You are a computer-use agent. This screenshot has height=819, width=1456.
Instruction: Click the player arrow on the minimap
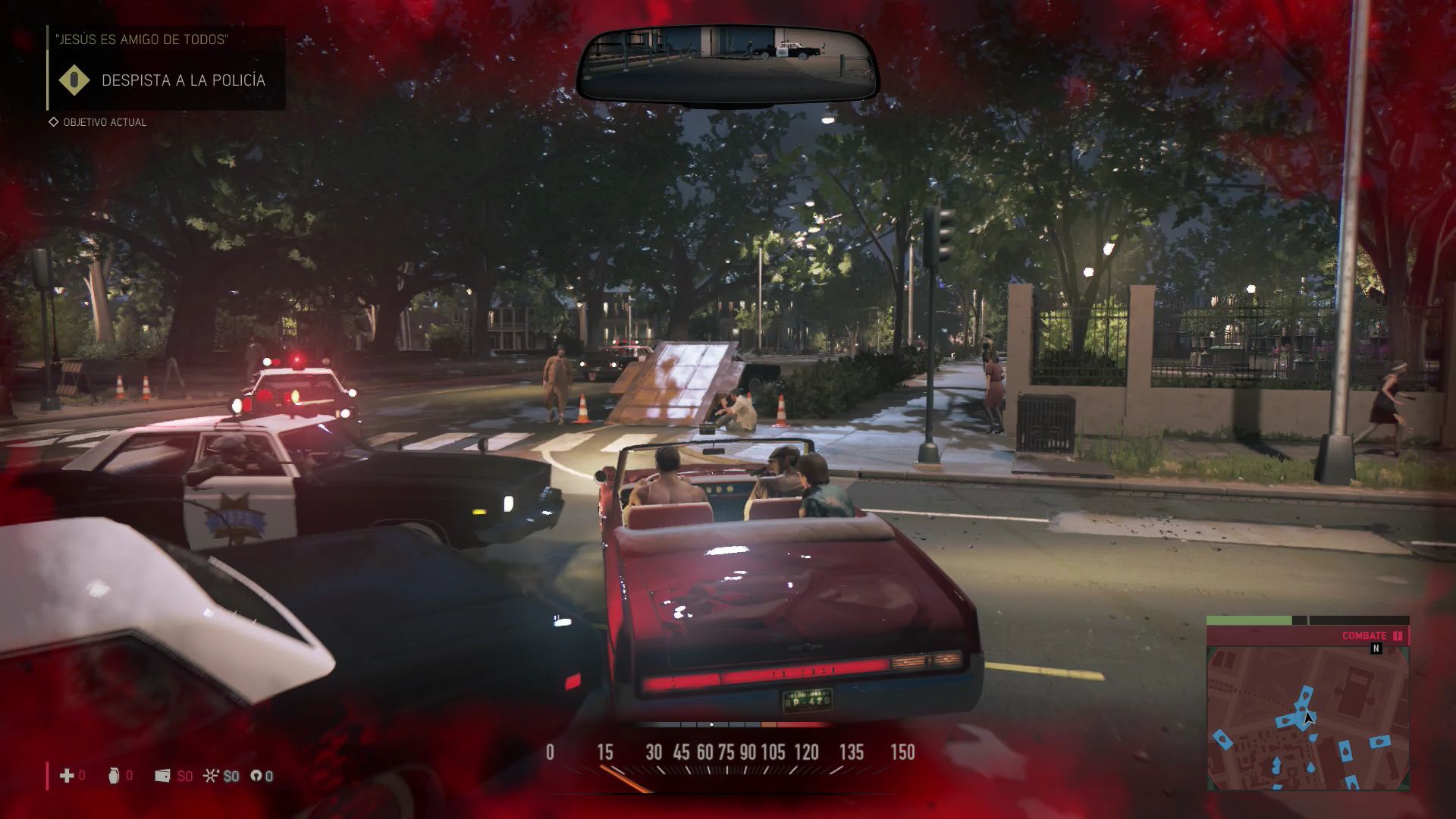(1308, 717)
